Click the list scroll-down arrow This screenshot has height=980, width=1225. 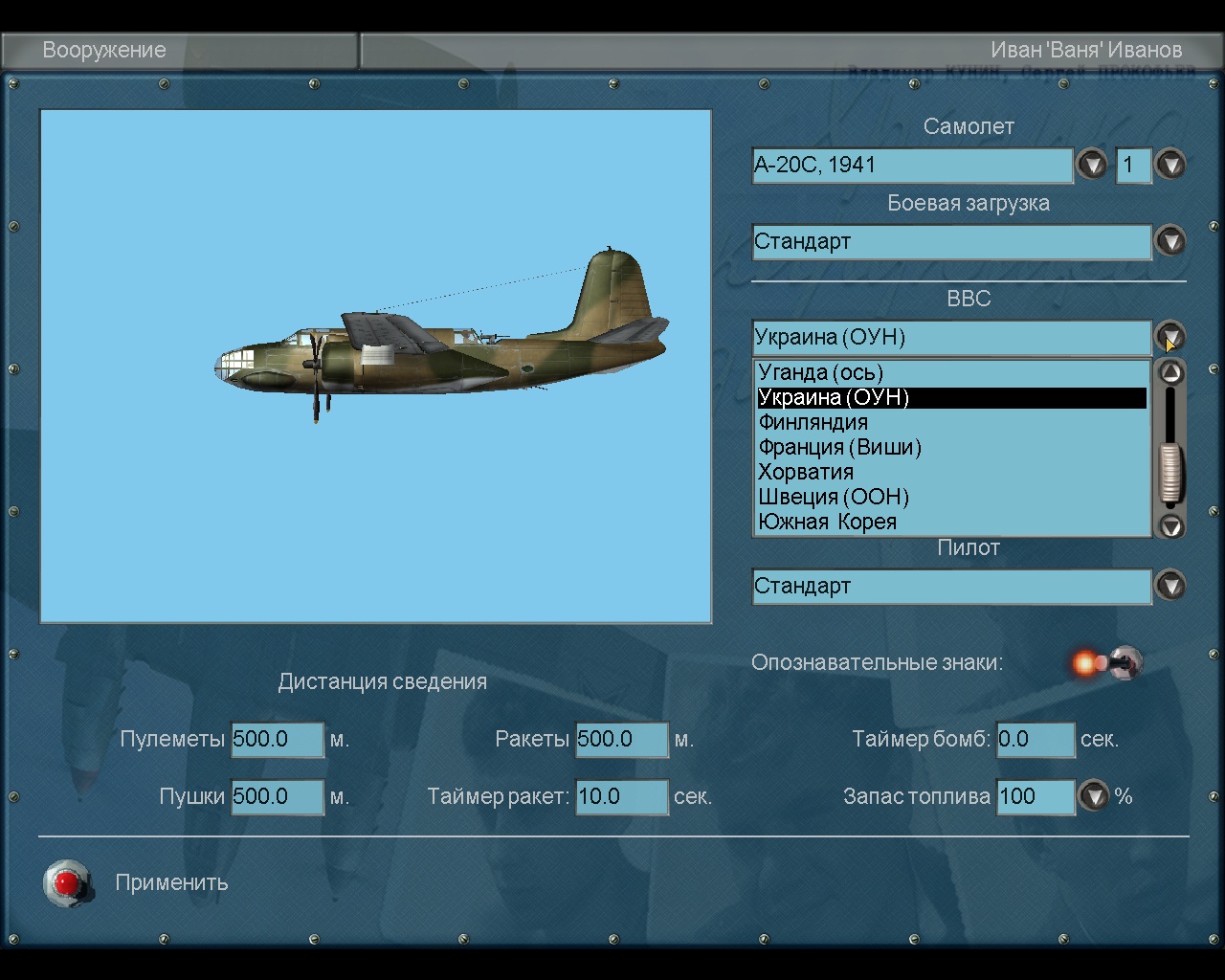(x=1171, y=525)
